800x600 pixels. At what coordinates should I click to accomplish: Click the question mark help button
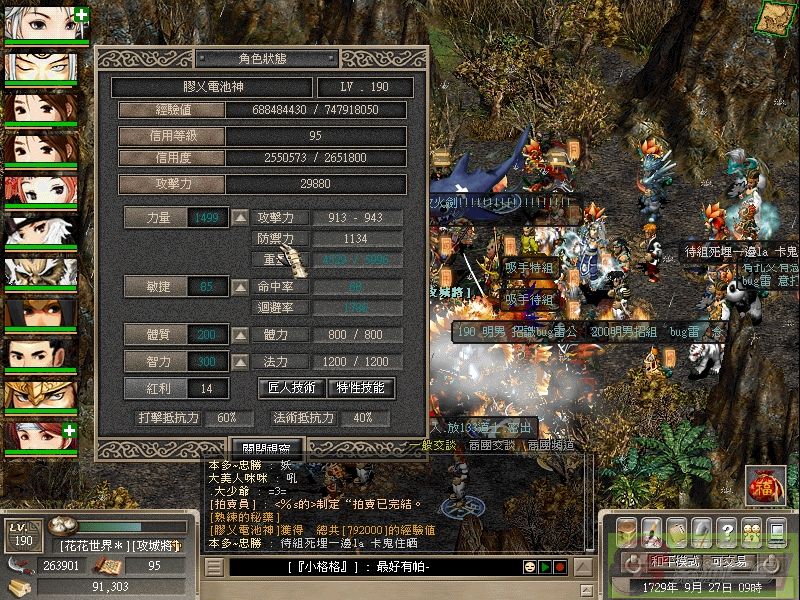coord(724,530)
